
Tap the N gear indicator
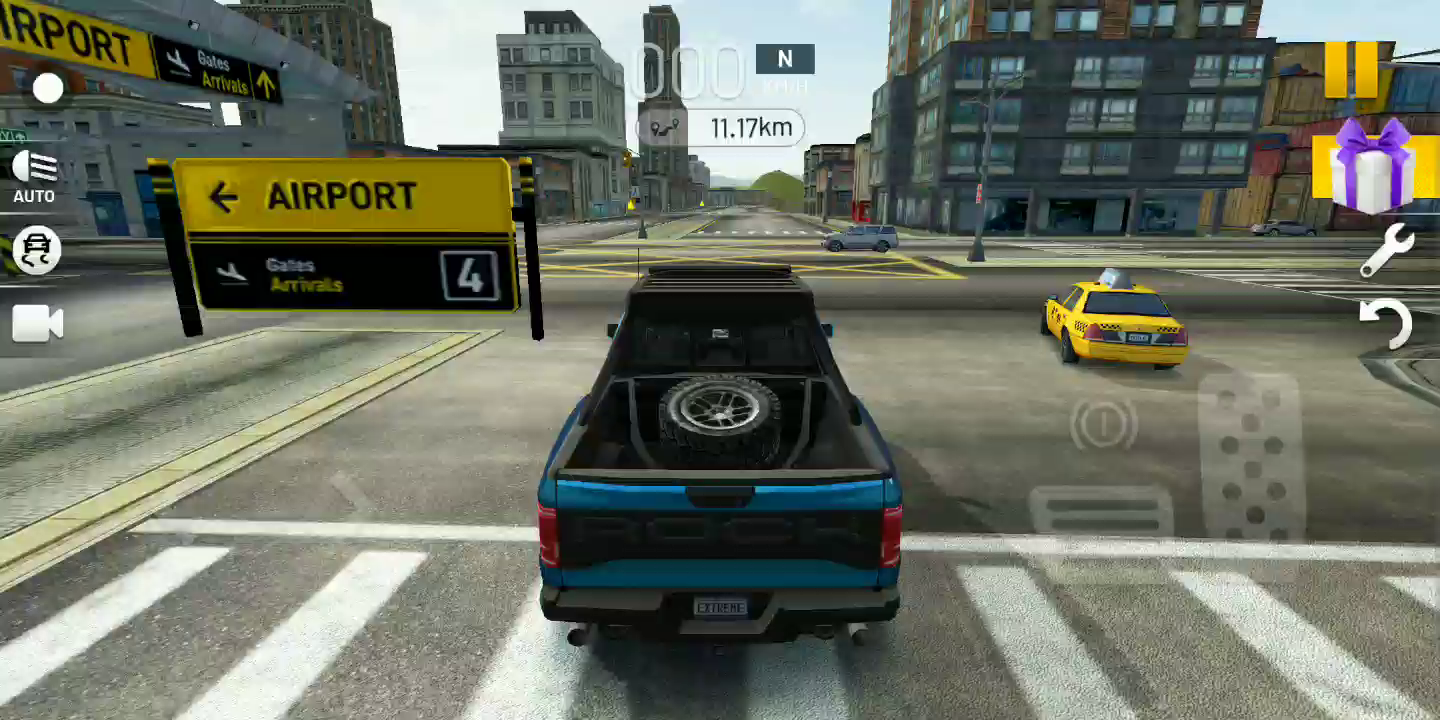click(x=785, y=60)
